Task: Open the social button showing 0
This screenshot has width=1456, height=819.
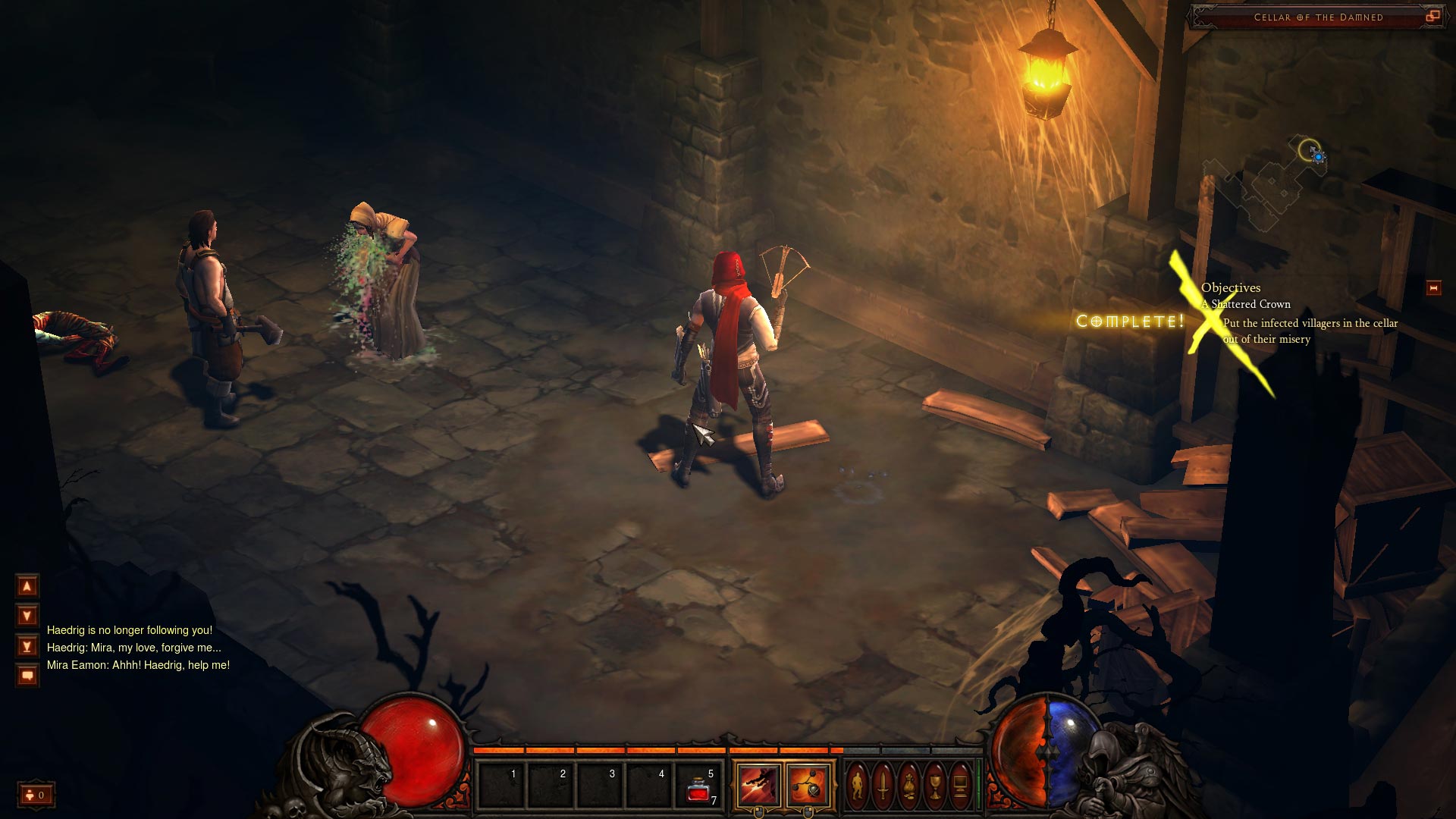Action: 36,795
